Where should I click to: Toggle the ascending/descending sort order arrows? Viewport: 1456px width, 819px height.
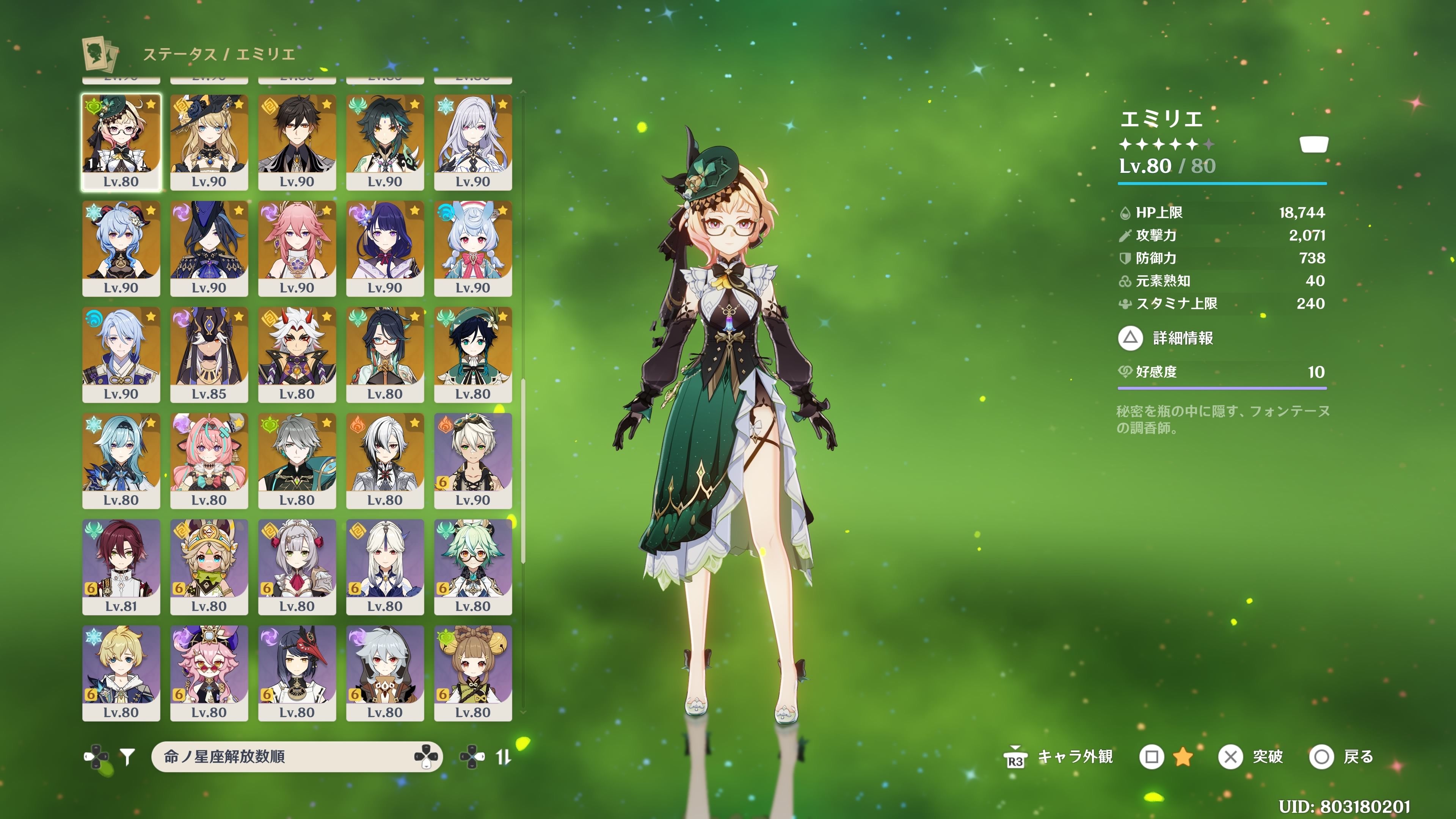pyautogui.click(x=502, y=756)
